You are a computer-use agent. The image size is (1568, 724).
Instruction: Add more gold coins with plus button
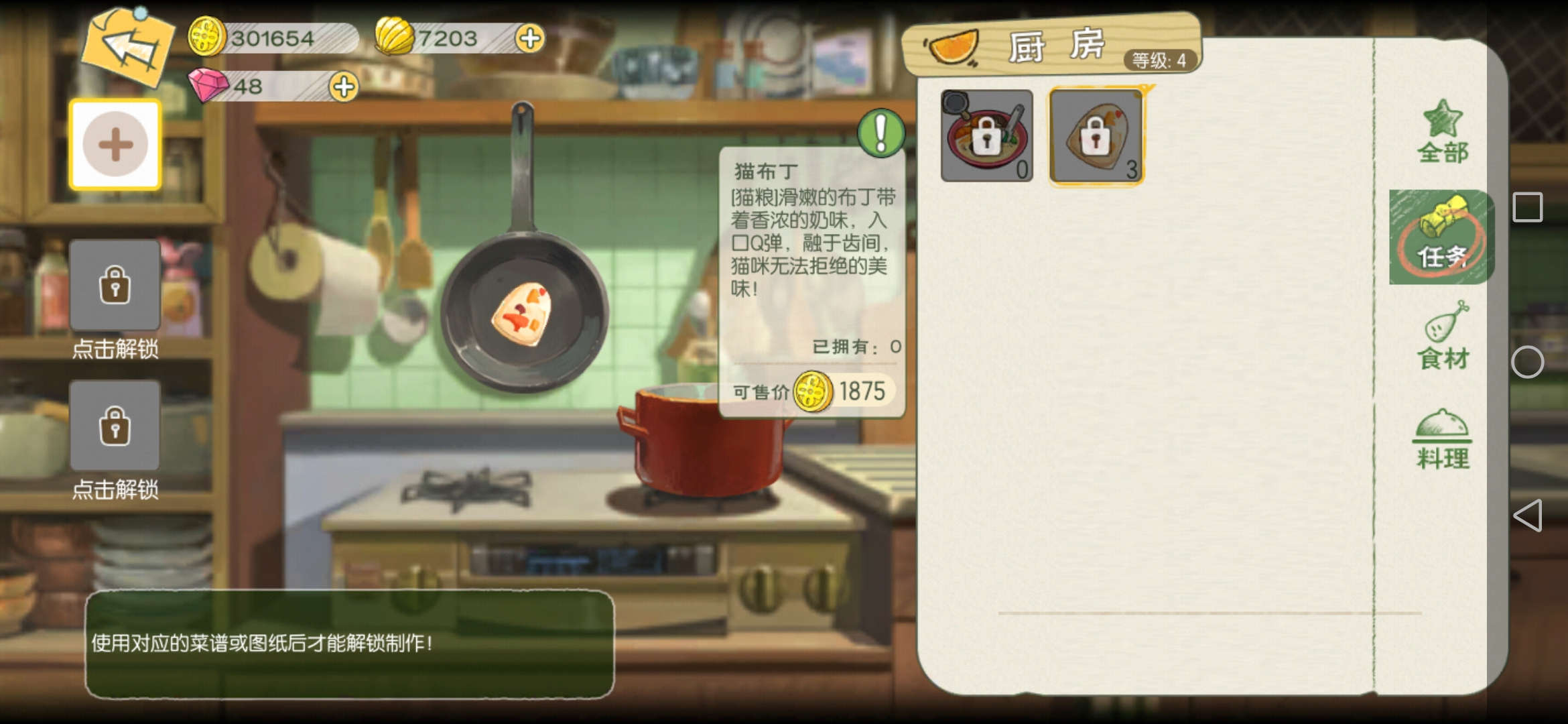coord(529,38)
